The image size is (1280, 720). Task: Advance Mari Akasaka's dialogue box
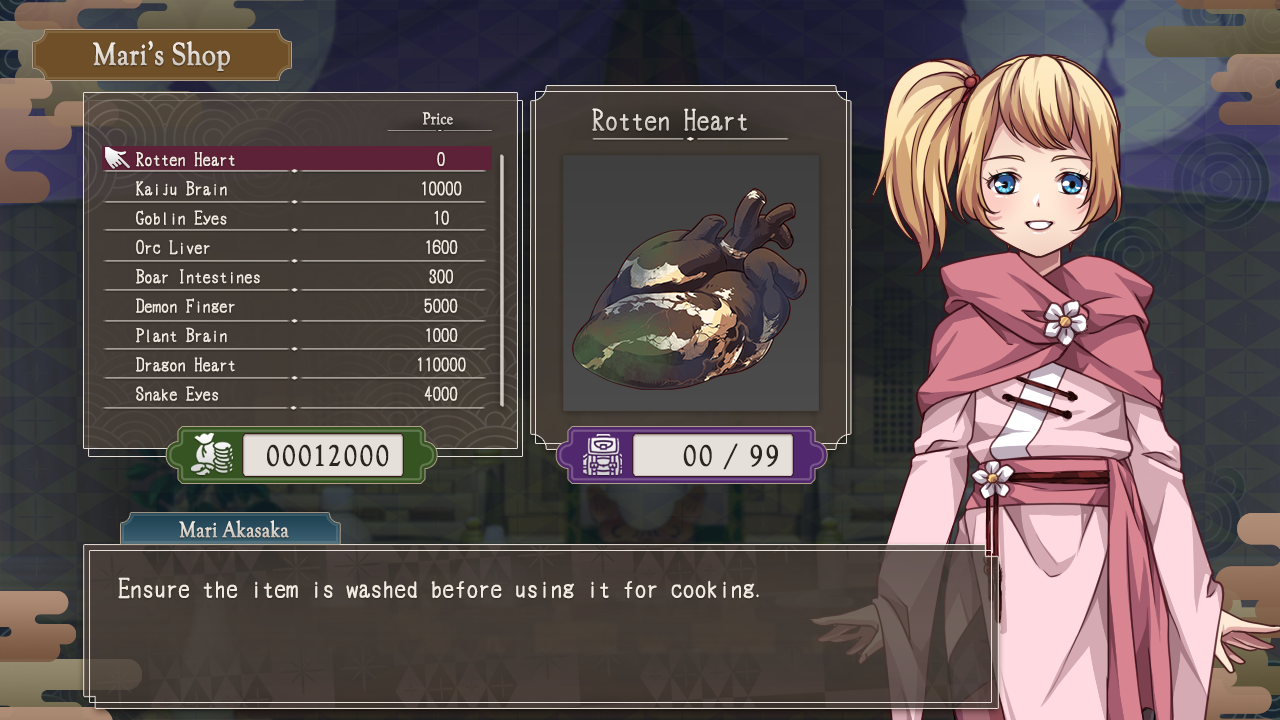540,625
